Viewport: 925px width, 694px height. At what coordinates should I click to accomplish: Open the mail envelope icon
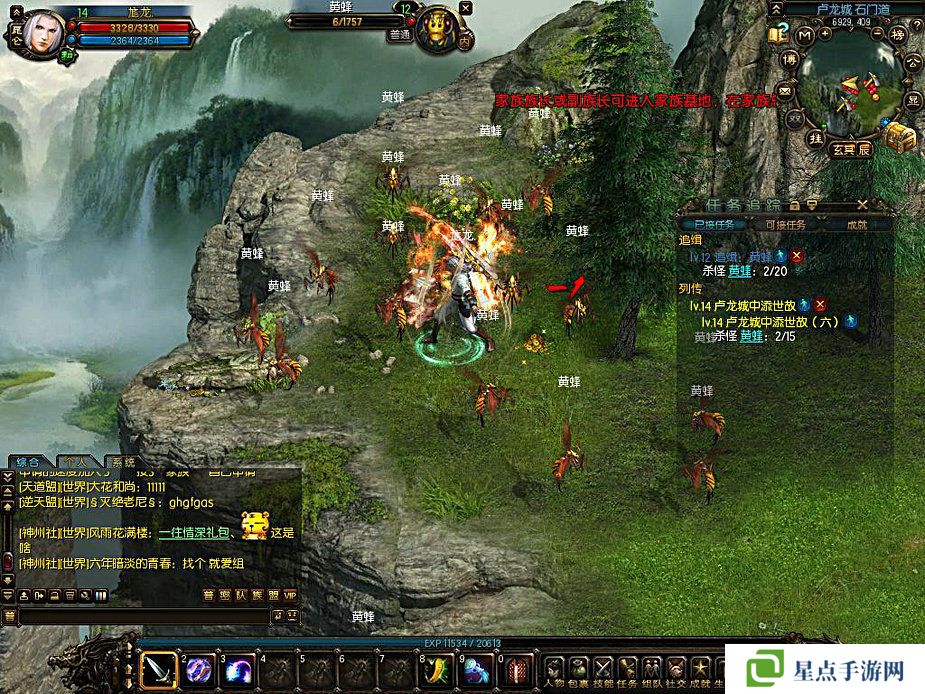[x=785, y=92]
